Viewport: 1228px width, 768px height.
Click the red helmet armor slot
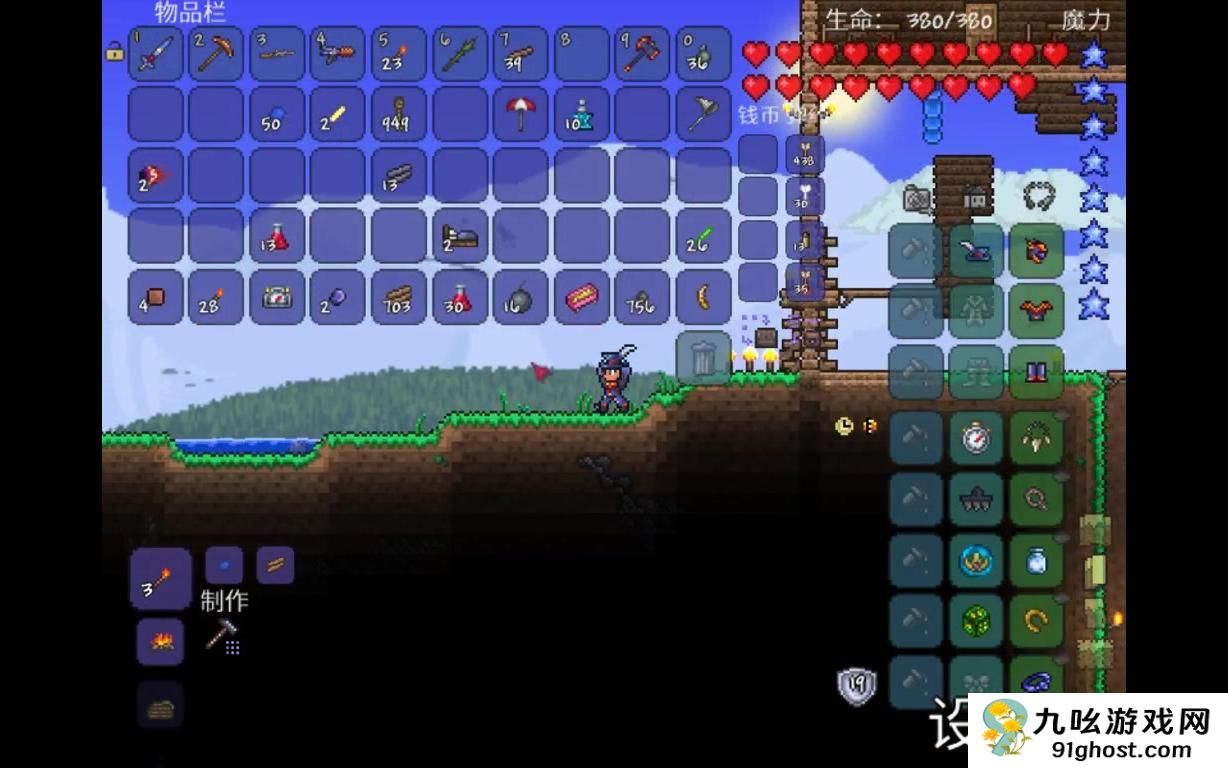[x=1036, y=251]
